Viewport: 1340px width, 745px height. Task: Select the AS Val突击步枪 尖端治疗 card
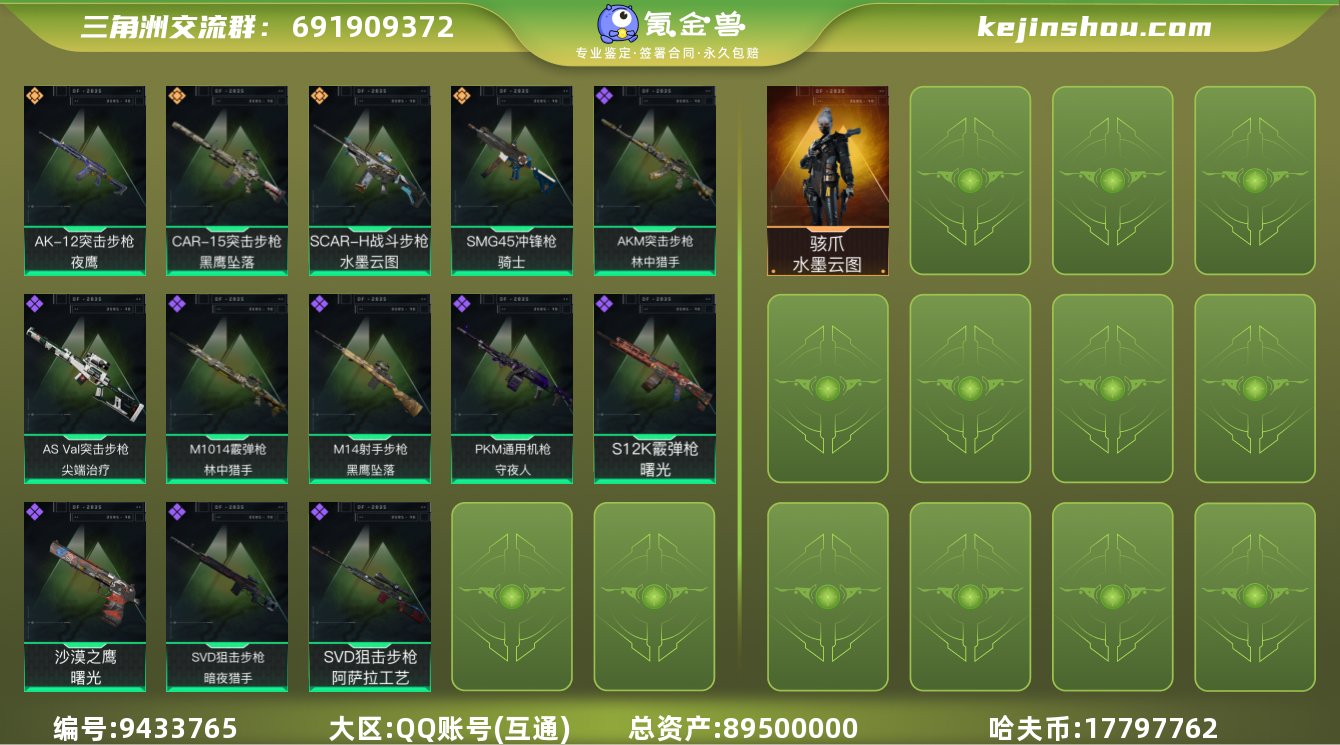point(84,387)
